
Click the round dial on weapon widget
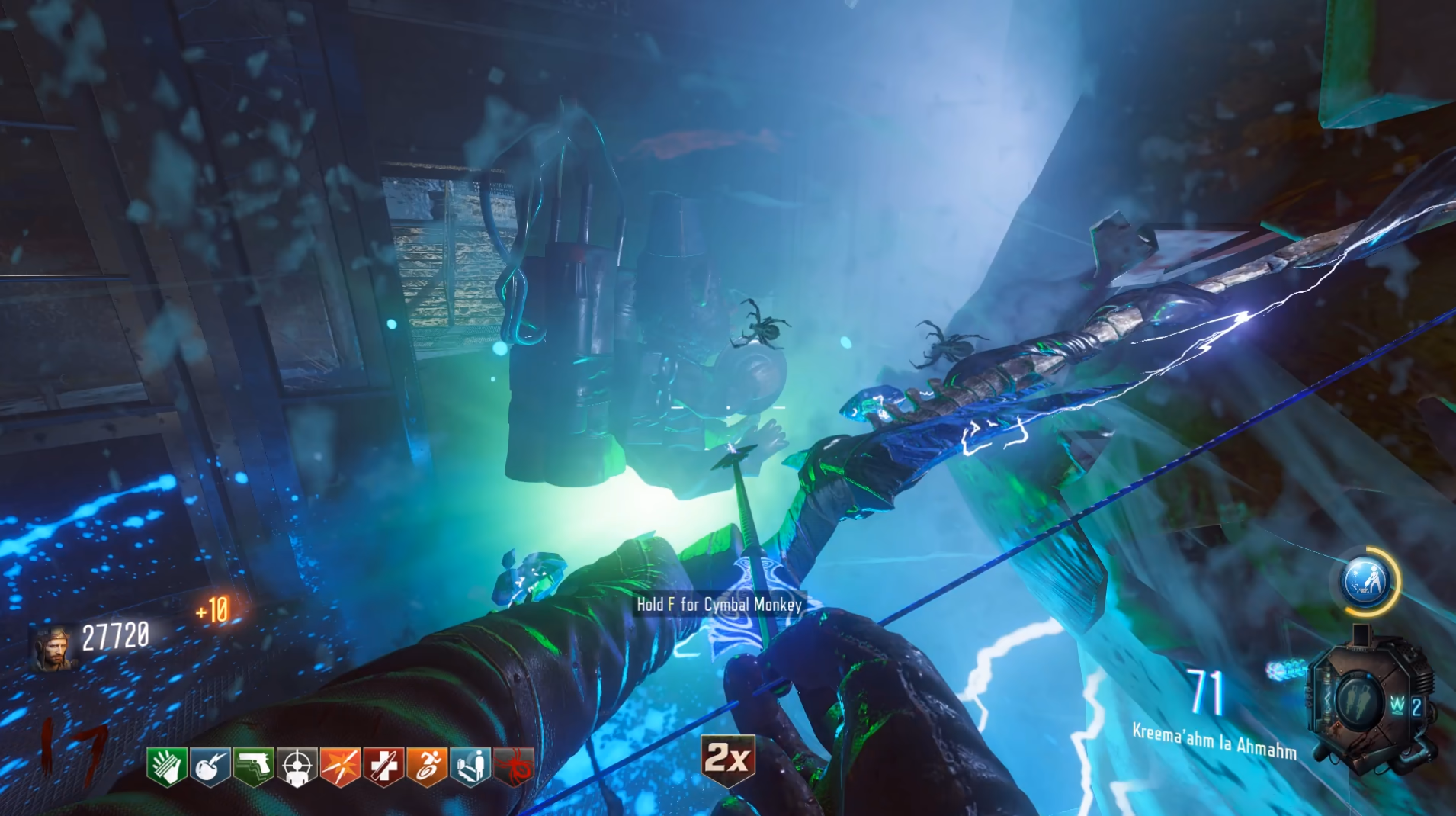tap(1358, 699)
